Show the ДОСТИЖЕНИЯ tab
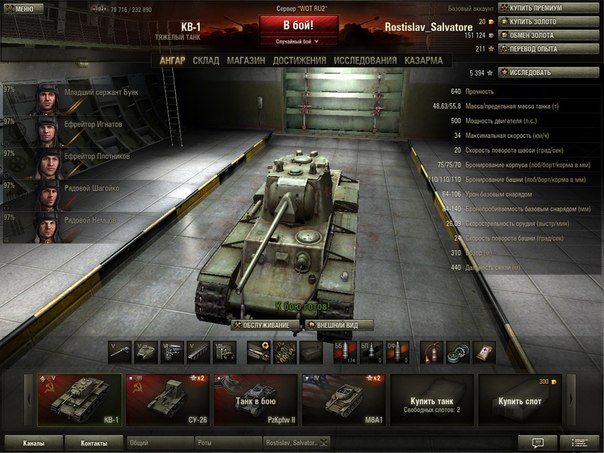The height and width of the screenshot is (453, 604). pyautogui.click(x=299, y=61)
